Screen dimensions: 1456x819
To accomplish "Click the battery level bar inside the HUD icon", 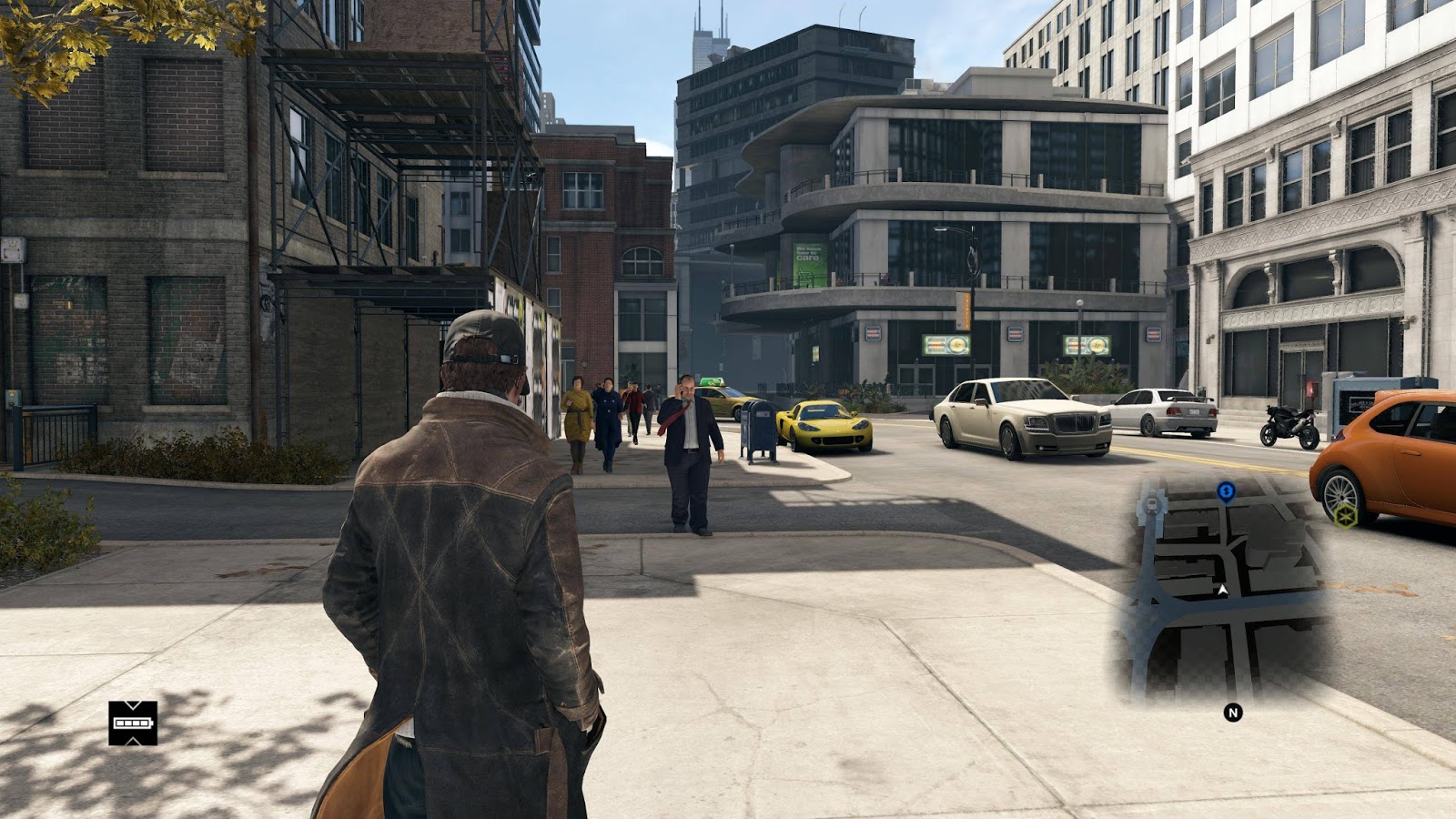I will tap(133, 723).
